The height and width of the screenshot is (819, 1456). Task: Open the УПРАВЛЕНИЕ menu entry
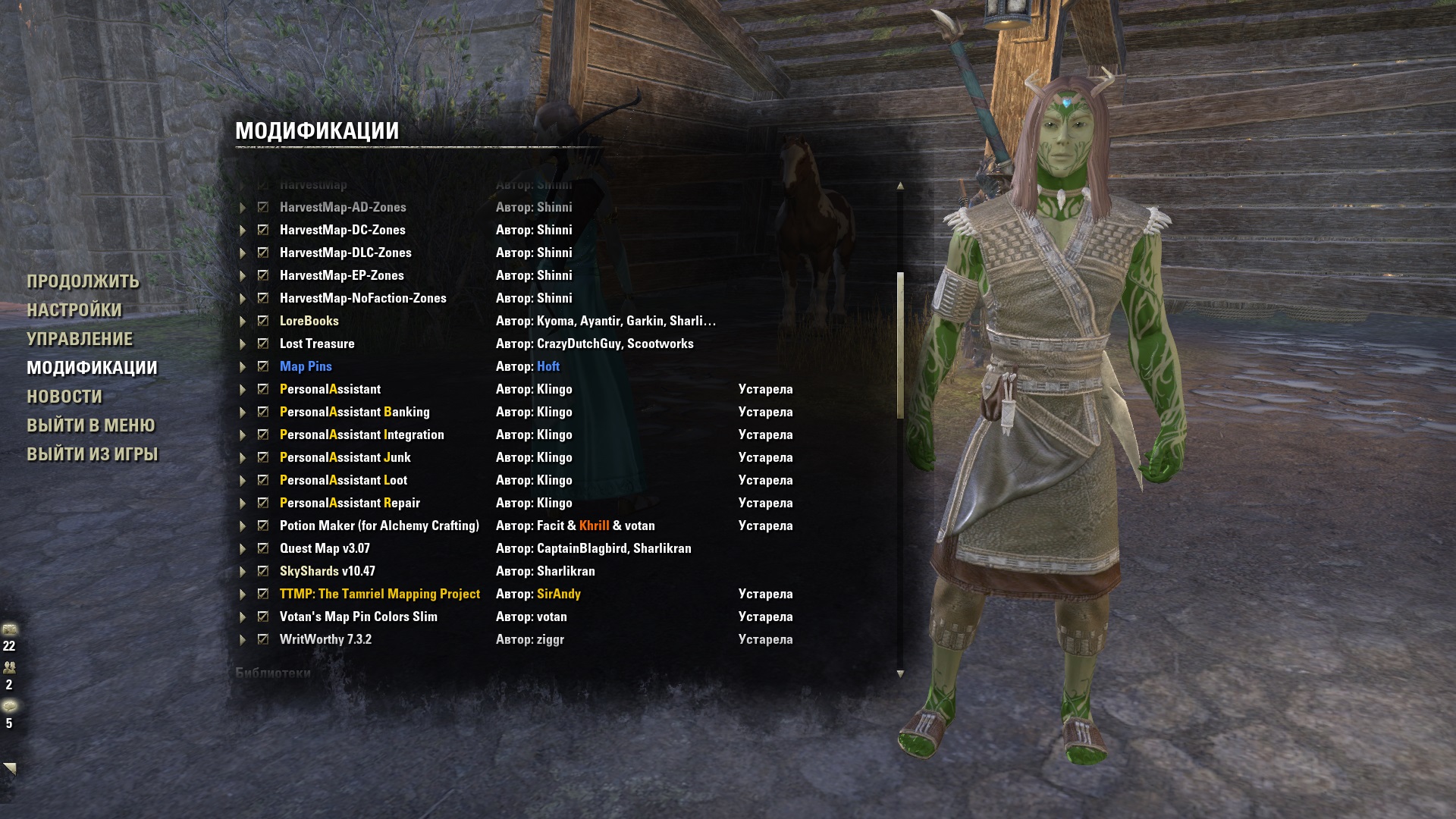tap(80, 339)
